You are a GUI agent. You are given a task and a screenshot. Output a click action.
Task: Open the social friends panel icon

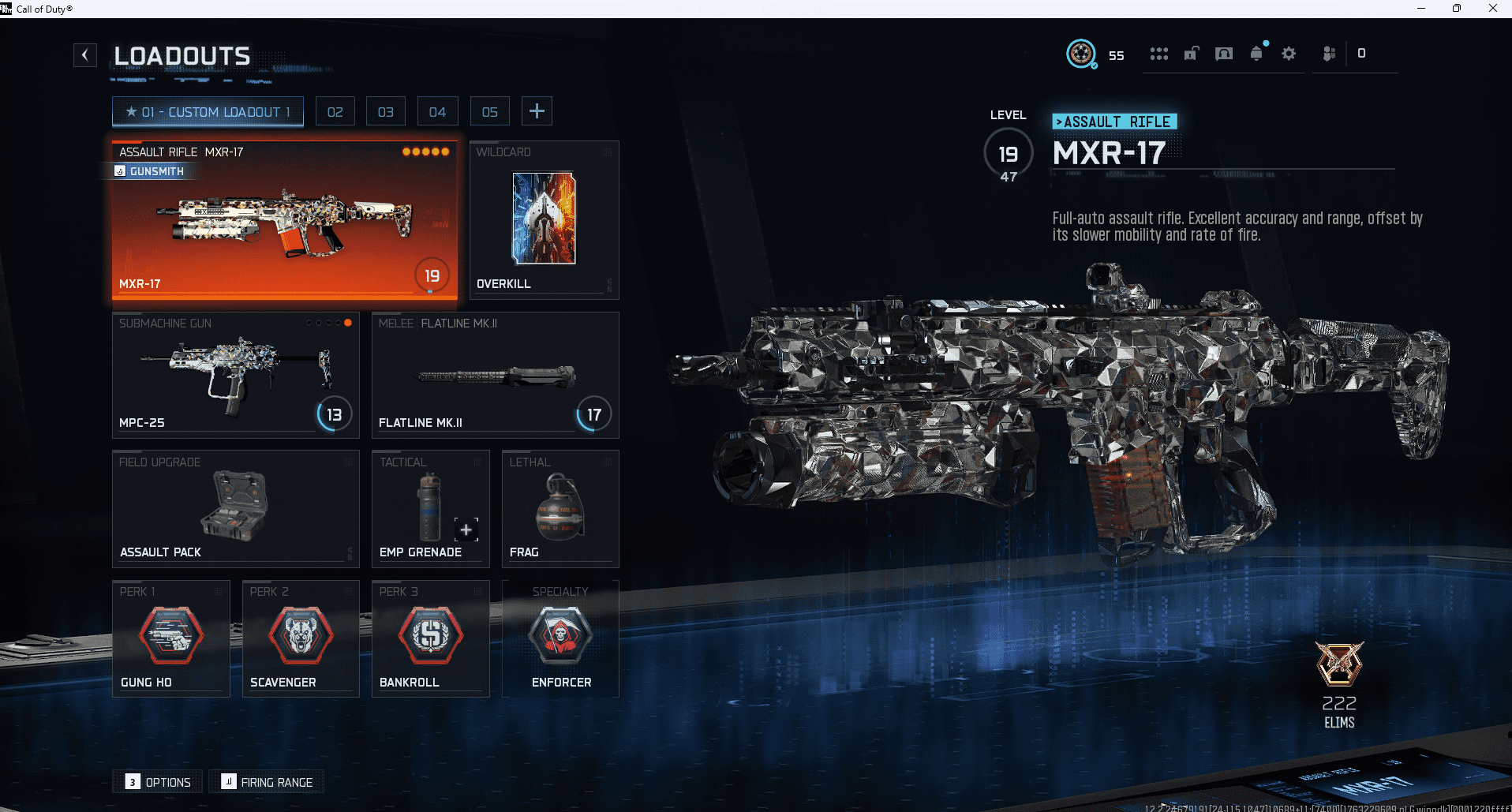(1329, 53)
